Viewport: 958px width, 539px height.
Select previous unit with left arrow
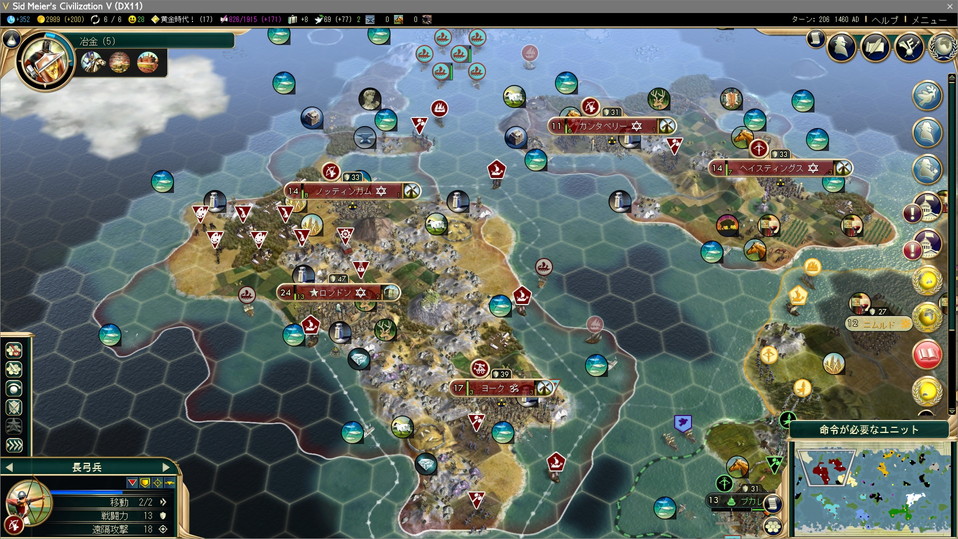[x=9, y=467]
